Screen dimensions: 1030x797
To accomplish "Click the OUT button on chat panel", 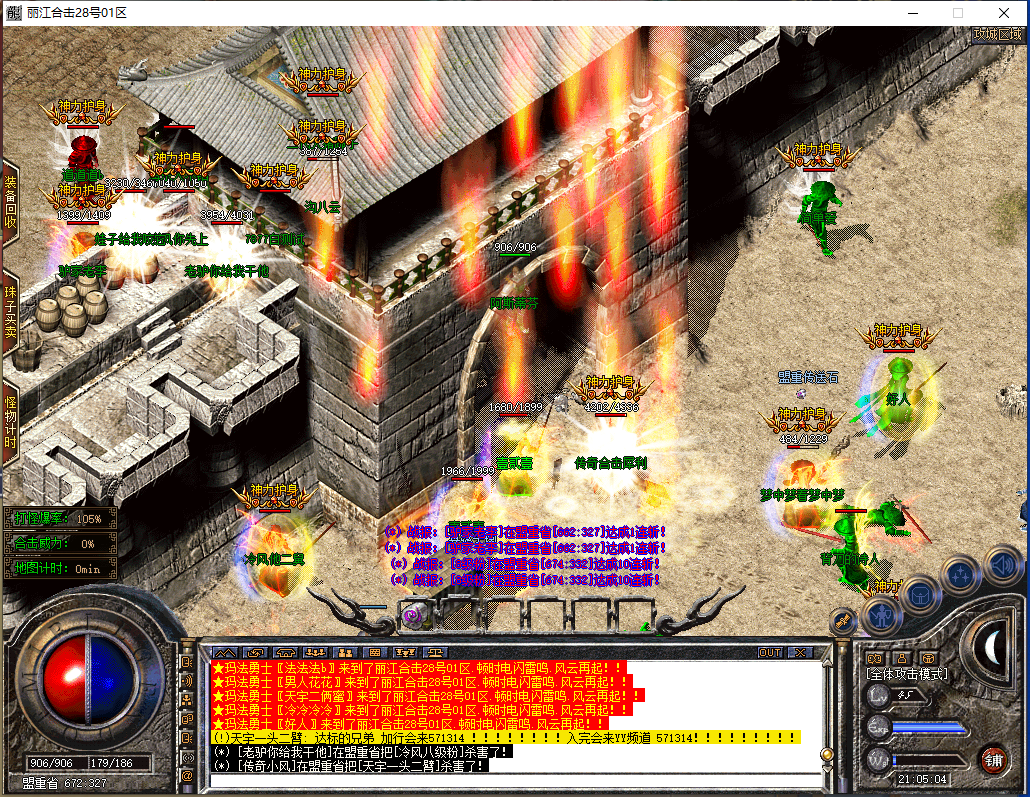I will 769,652.
